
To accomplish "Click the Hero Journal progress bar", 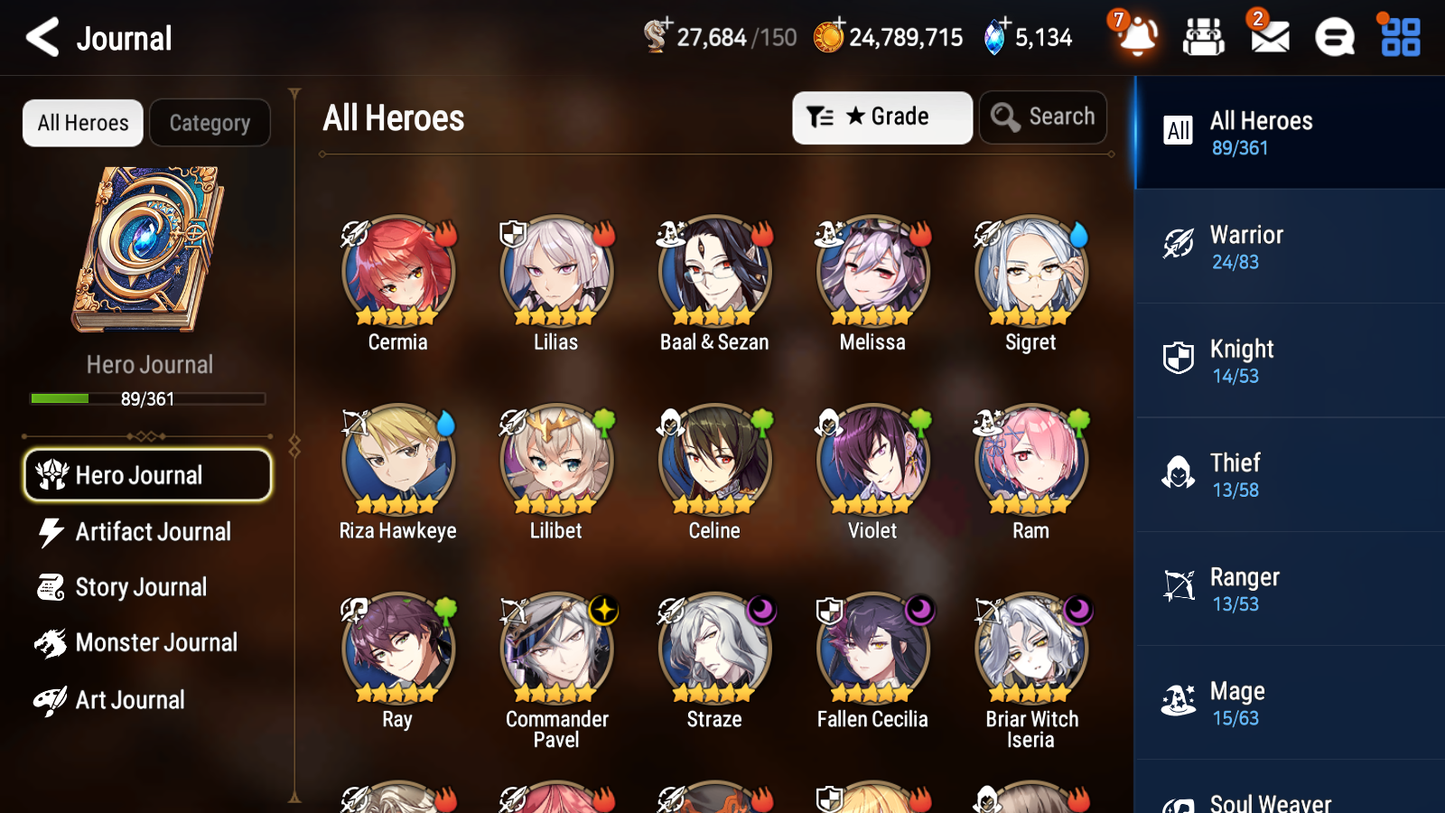I will pos(148,398).
